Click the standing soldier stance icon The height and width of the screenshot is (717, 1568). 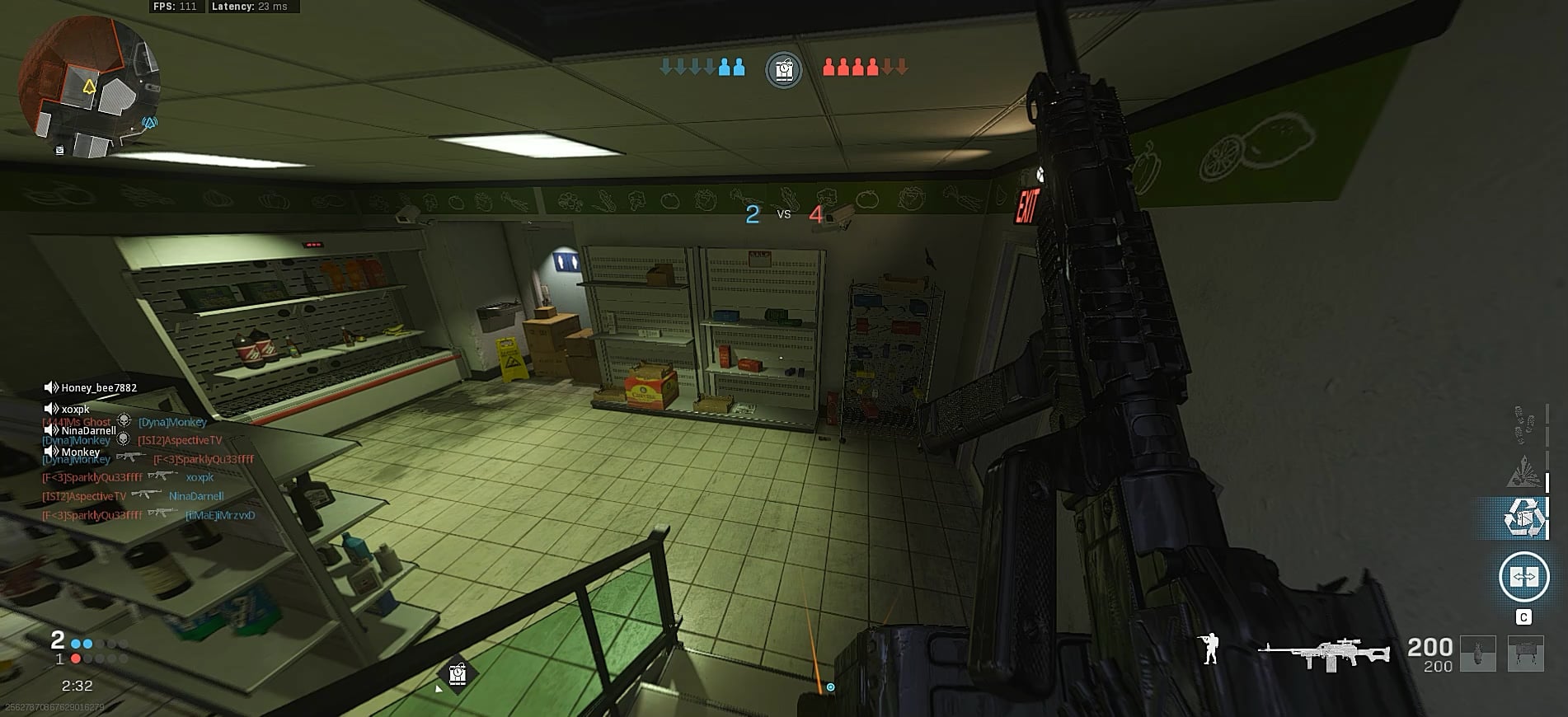1209,649
